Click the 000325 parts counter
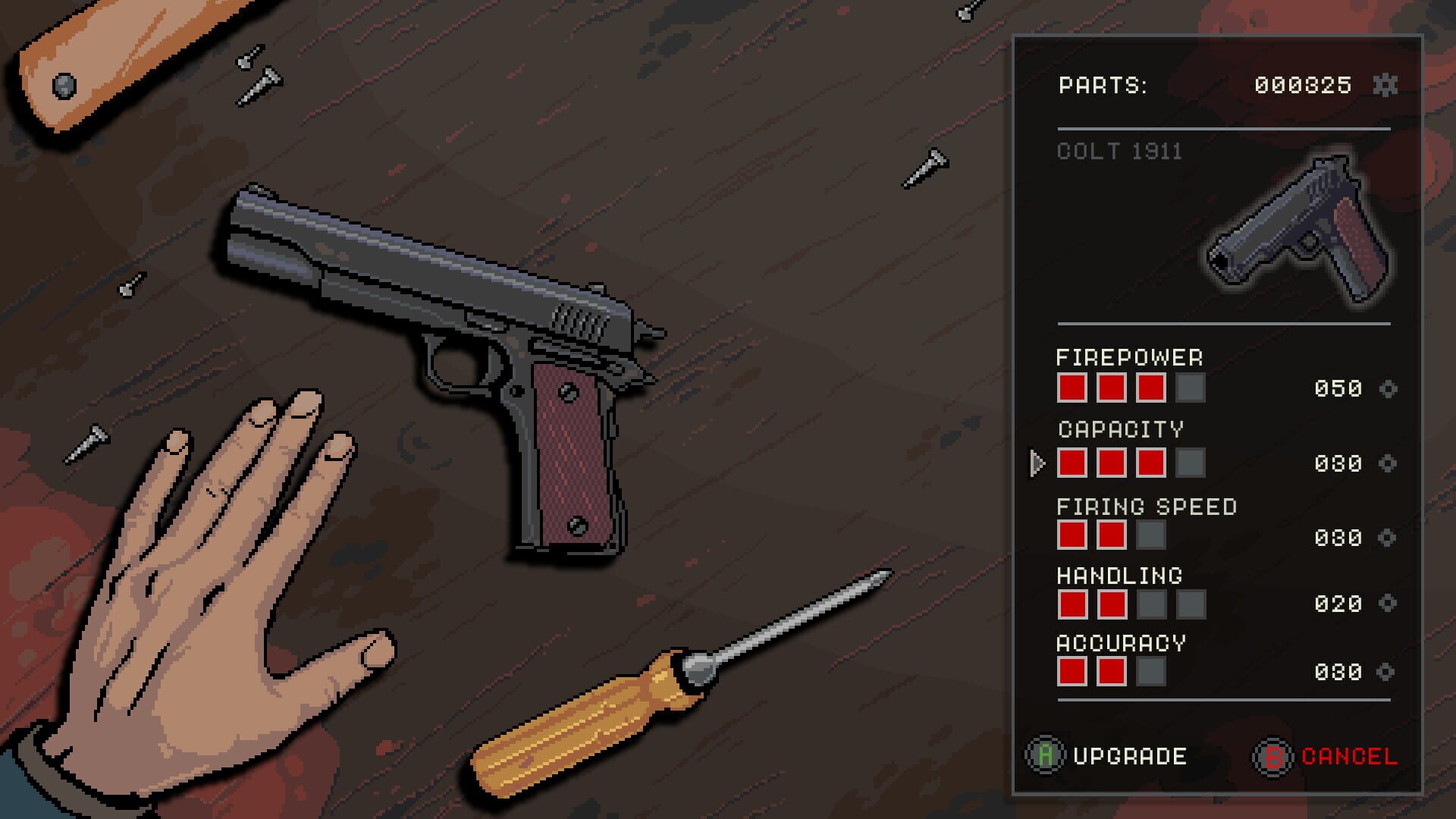The width and height of the screenshot is (1456, 819). click(x=1301, y=85)
